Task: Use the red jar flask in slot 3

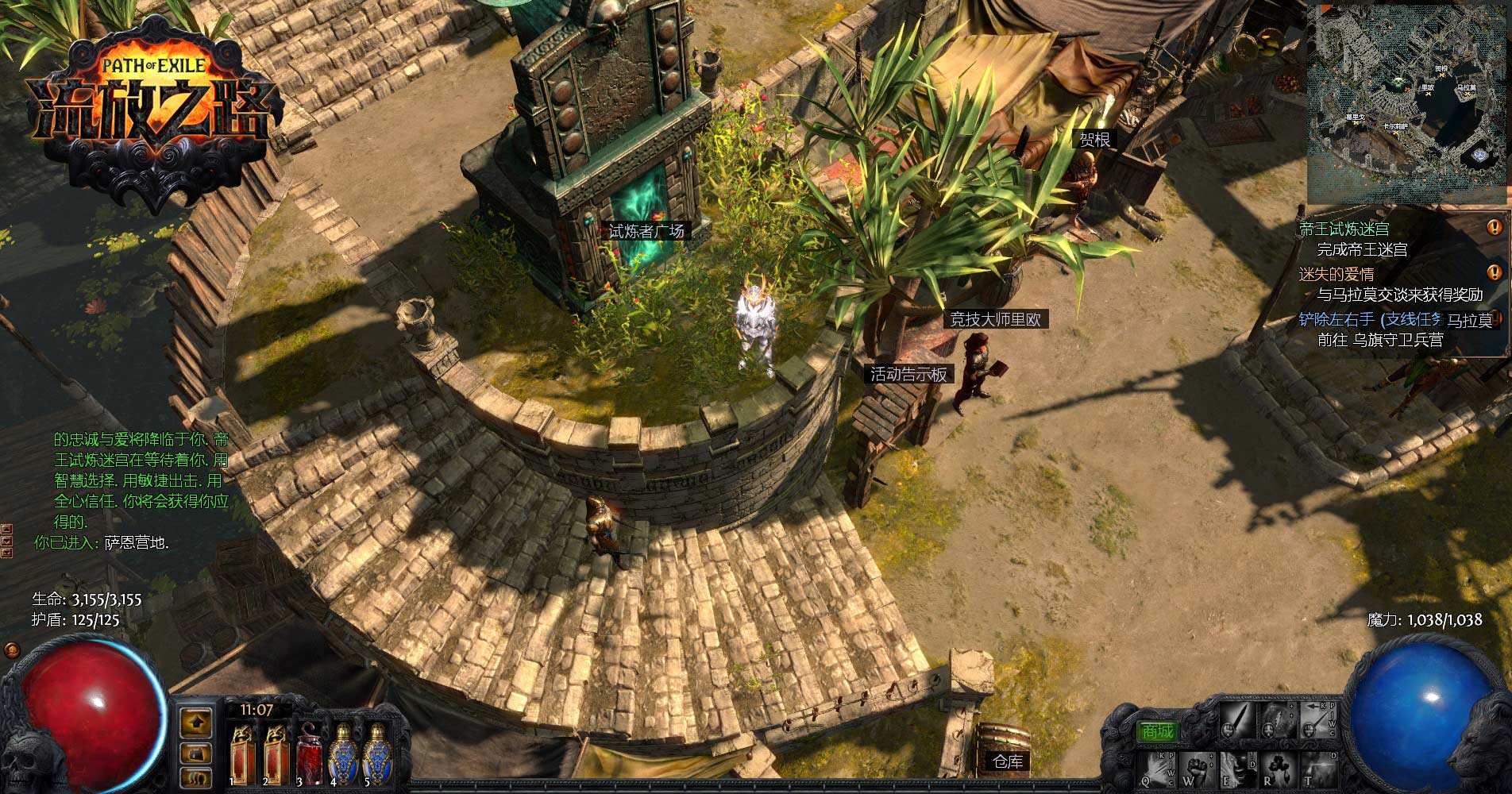Action: (x=309, y=754)
